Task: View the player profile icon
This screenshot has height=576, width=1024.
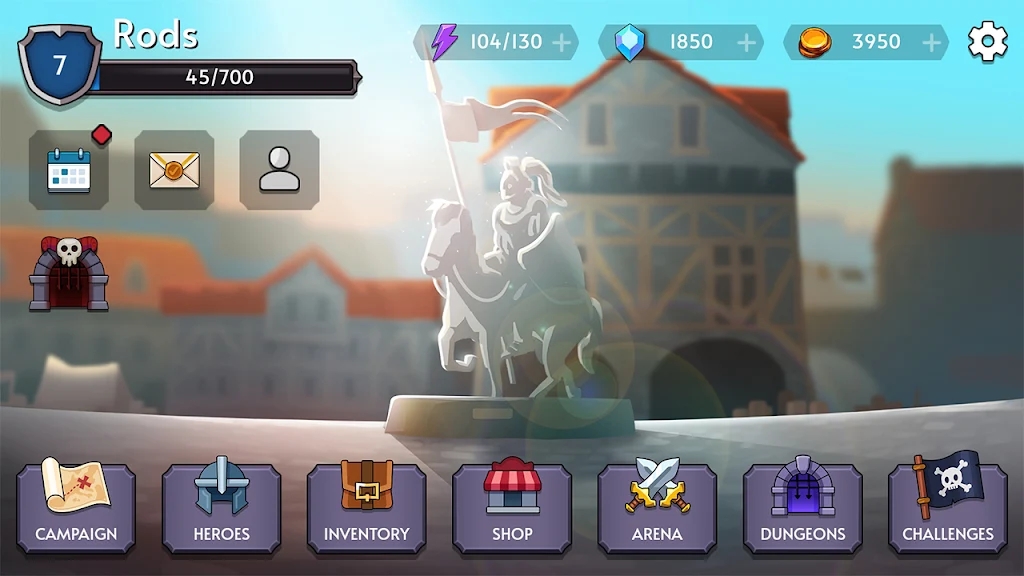Action: tap(279, 170)
